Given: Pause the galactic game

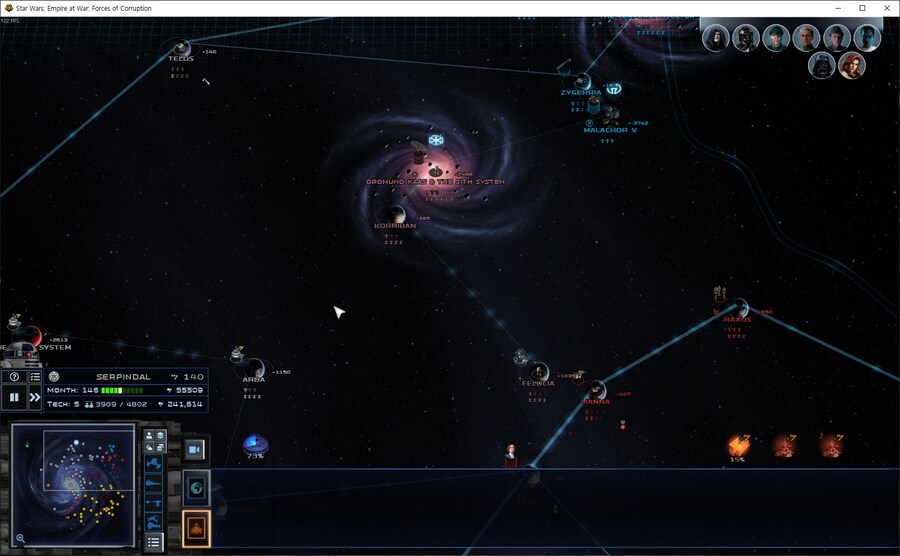Looking at the screenshot, I should coord(14,397).
